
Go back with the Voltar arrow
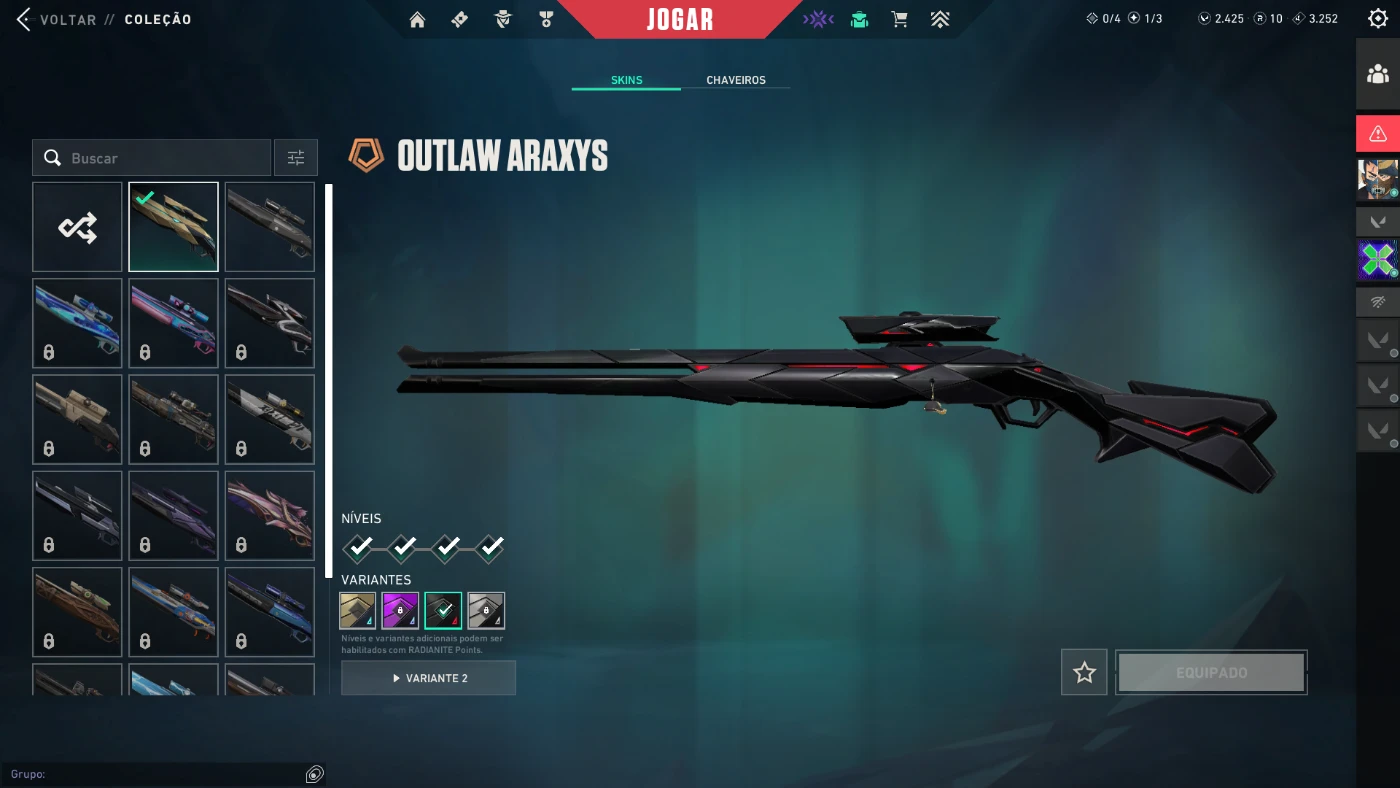pyautogui.click(x=24, y=19)
